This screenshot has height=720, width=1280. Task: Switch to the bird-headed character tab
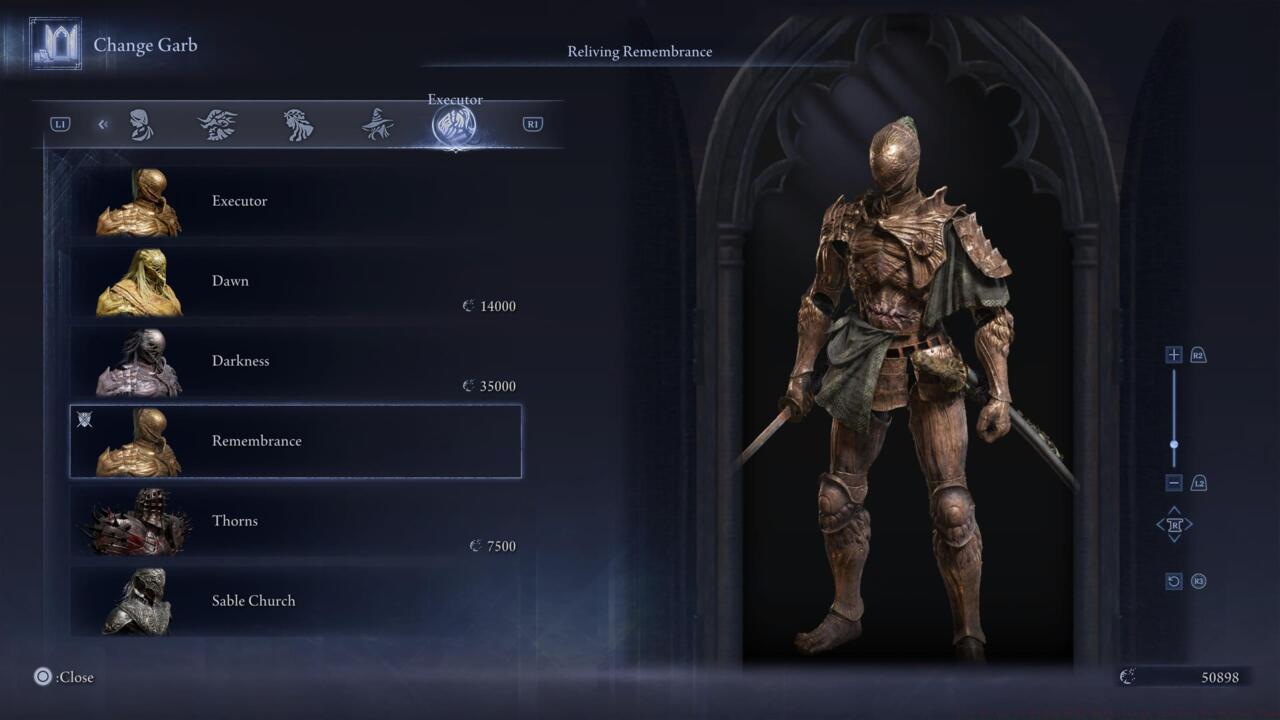[x=217, y=125]
